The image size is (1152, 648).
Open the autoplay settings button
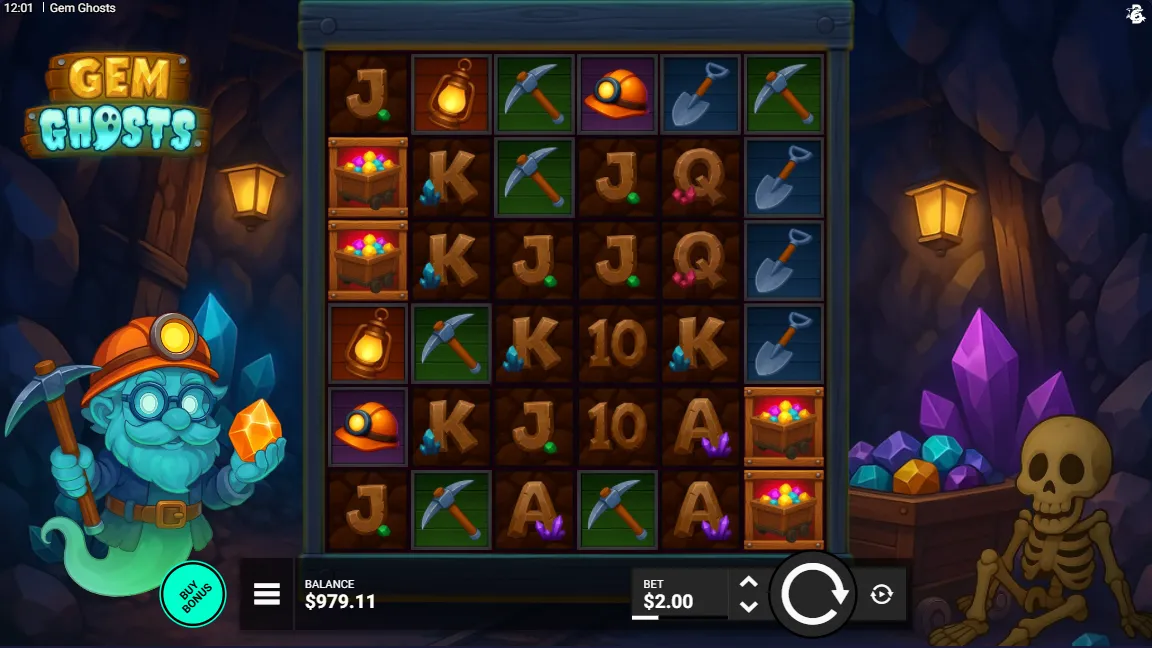point(881,594)
